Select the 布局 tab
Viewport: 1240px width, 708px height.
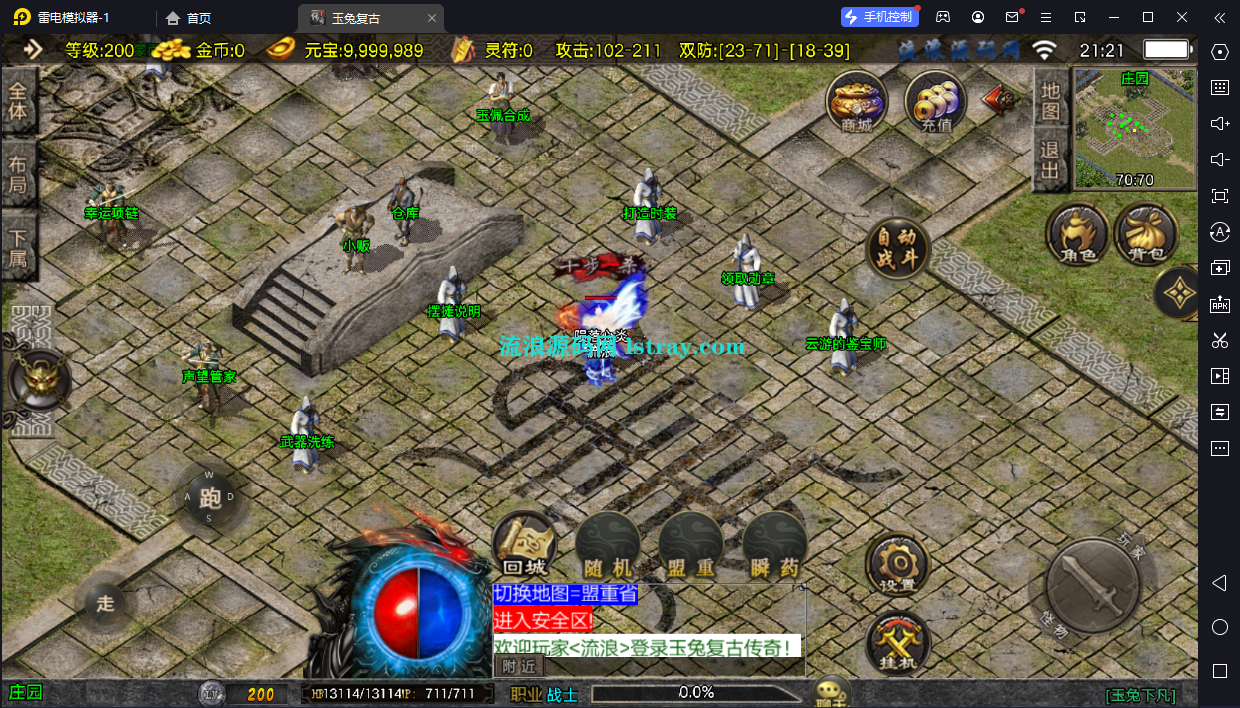tap(18, 173)
